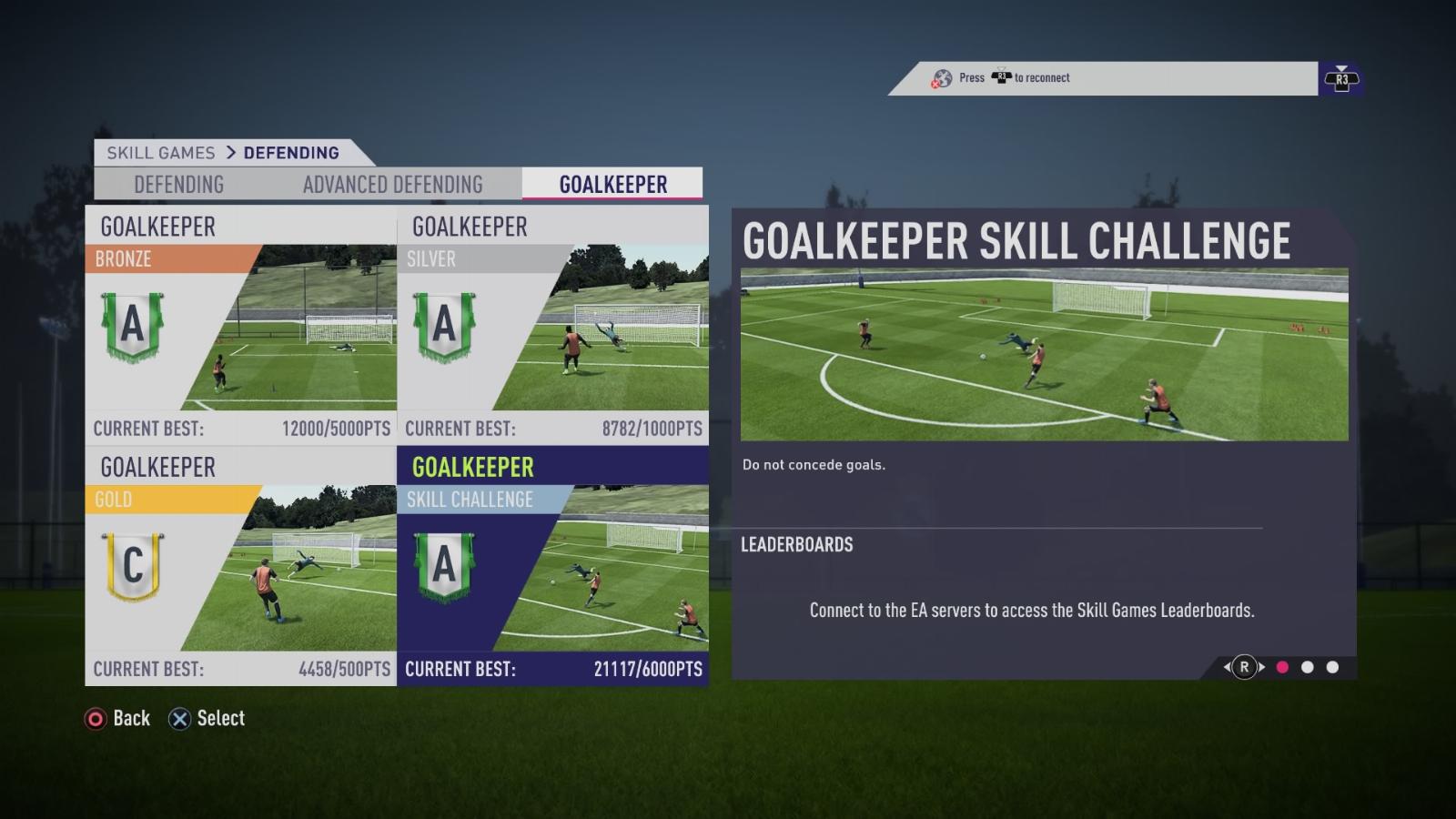This screenshot has height=819, width=1456.
Task: Open the Advanced Defending tab
Action: pyautogui.click(x=392, y=185)
